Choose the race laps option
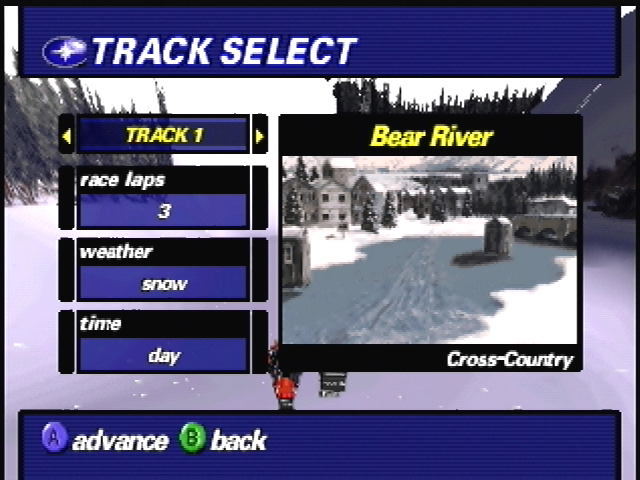 click(x=163, y=210)
